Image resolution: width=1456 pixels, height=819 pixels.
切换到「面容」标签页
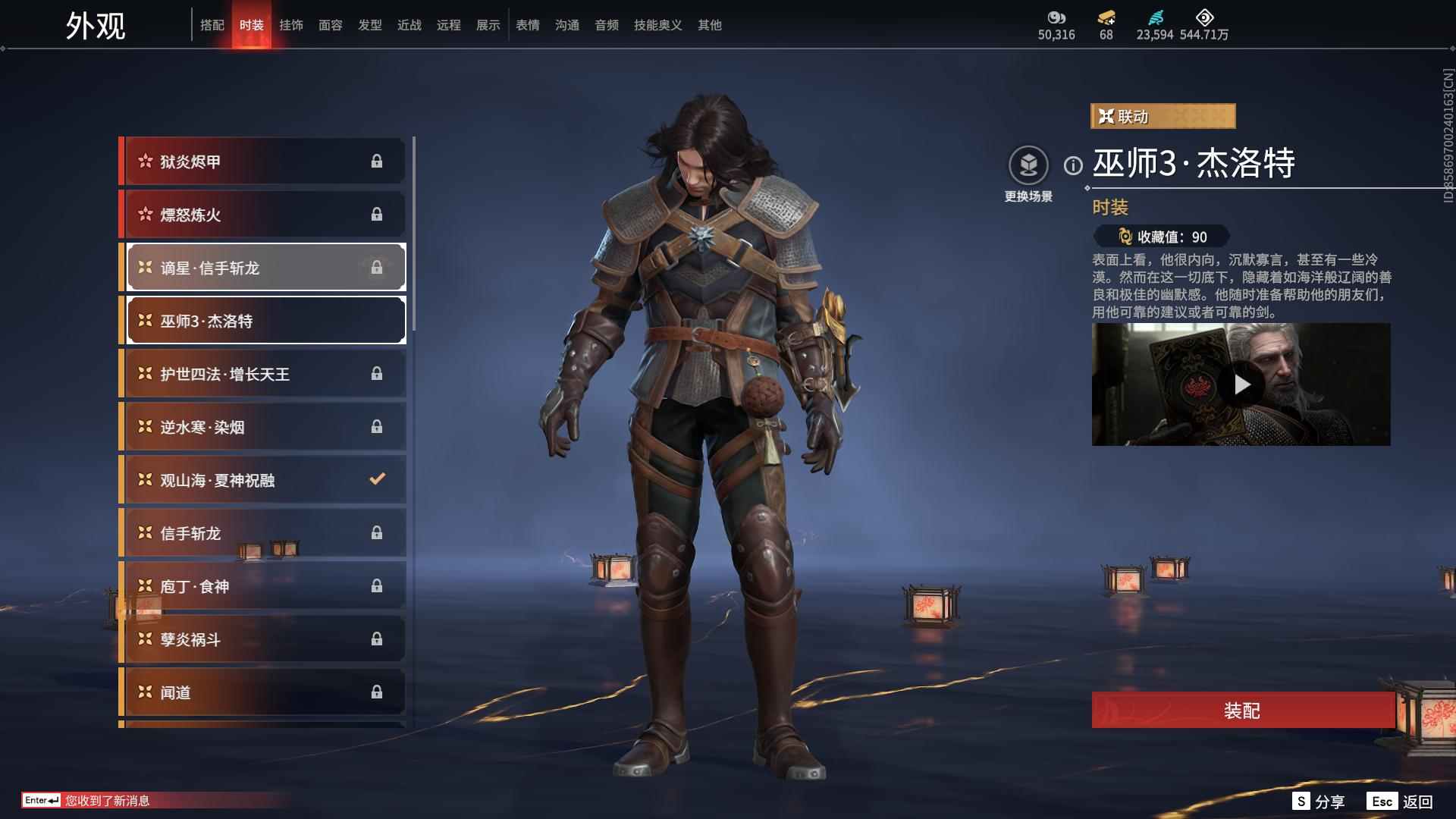coord(331,24)
